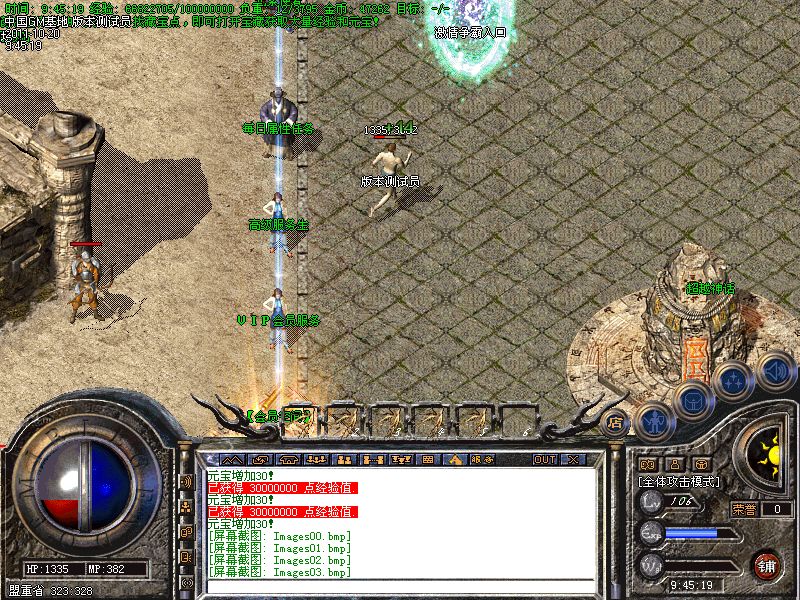Select the chat line 'Images03.bmp'

(279, 572)
